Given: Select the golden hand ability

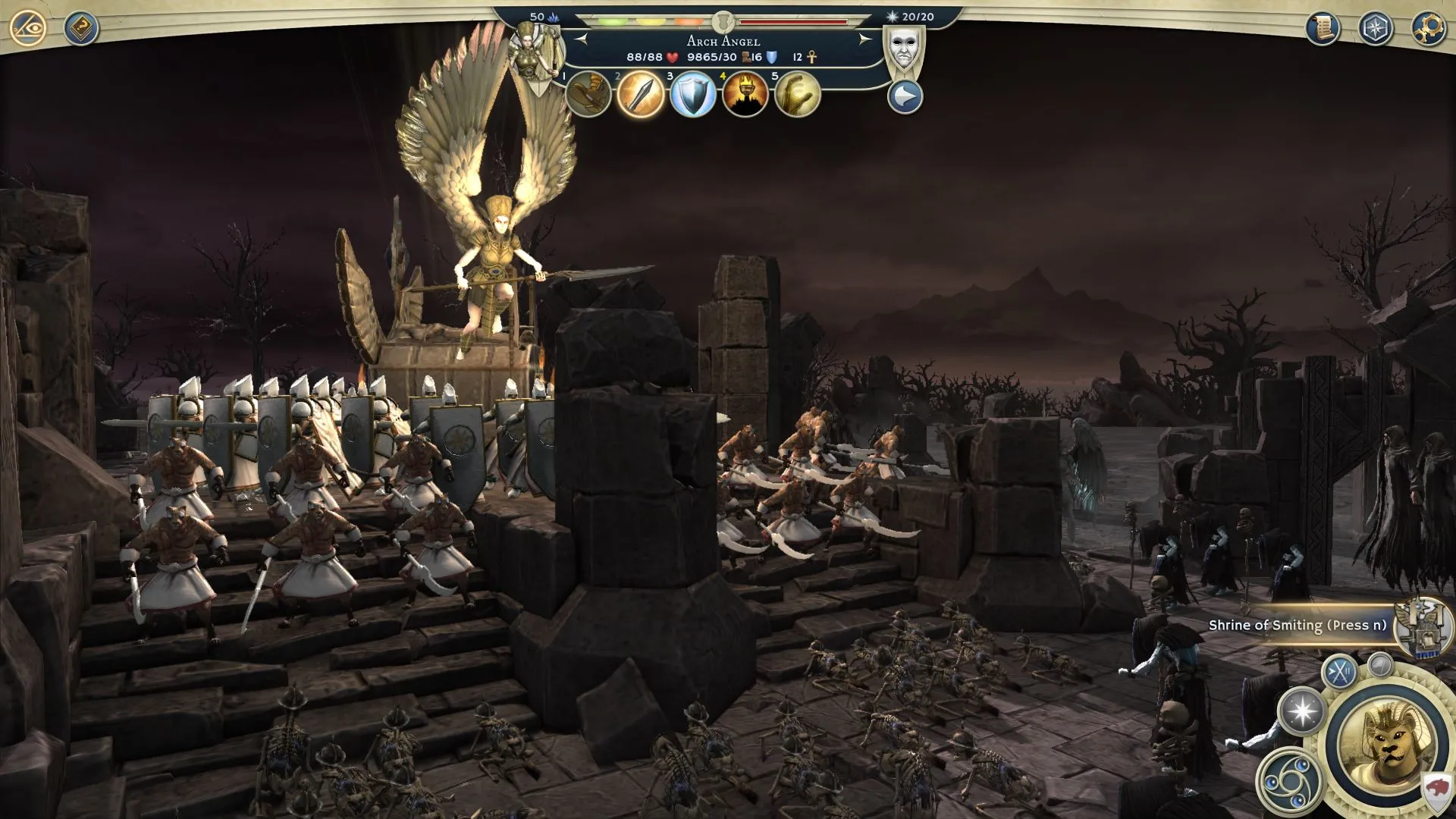Looking at the screenshot, I should pyautogui.click(x=798, y=96).
